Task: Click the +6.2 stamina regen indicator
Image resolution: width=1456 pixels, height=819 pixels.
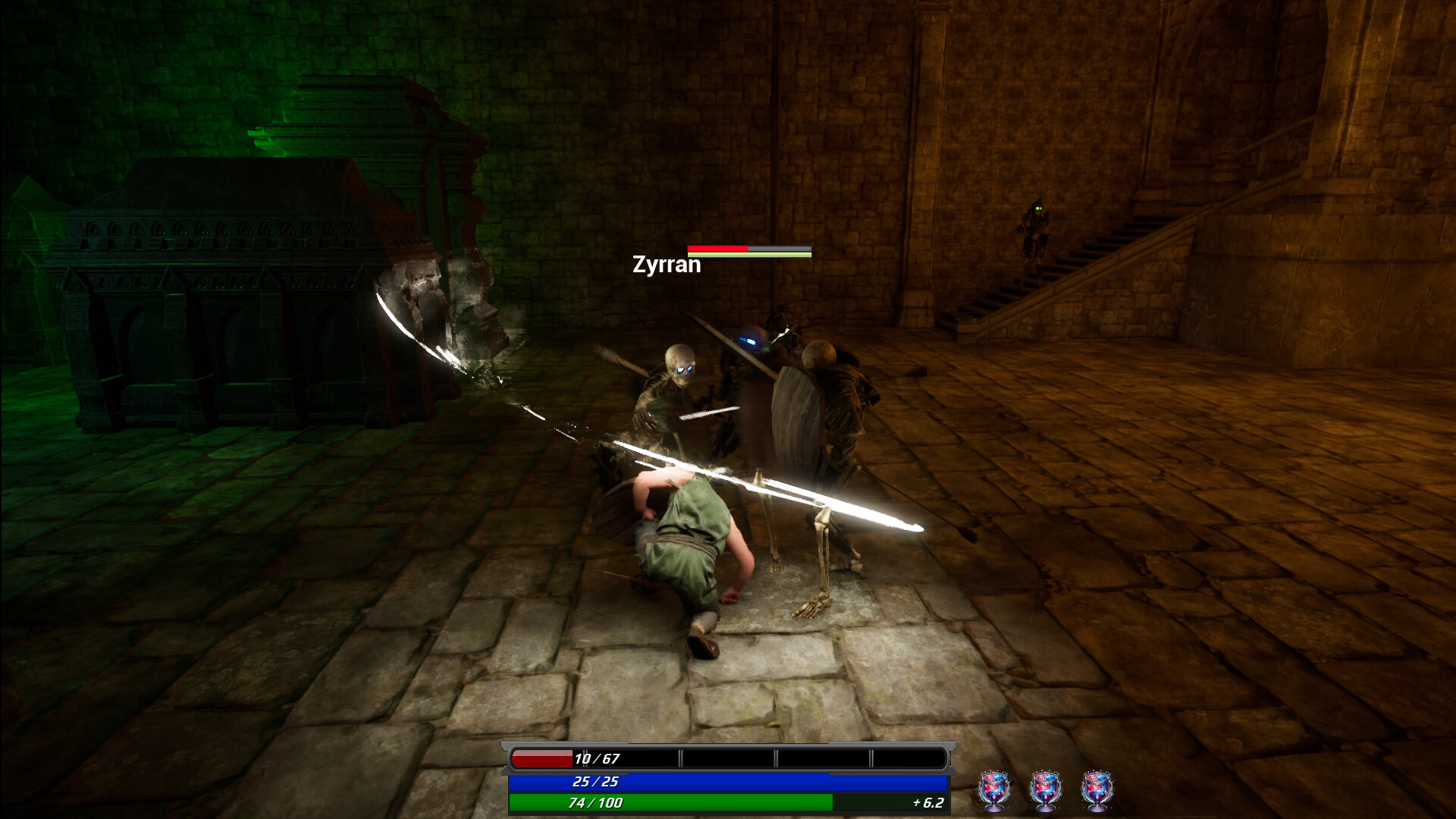Action: point(927,802)
